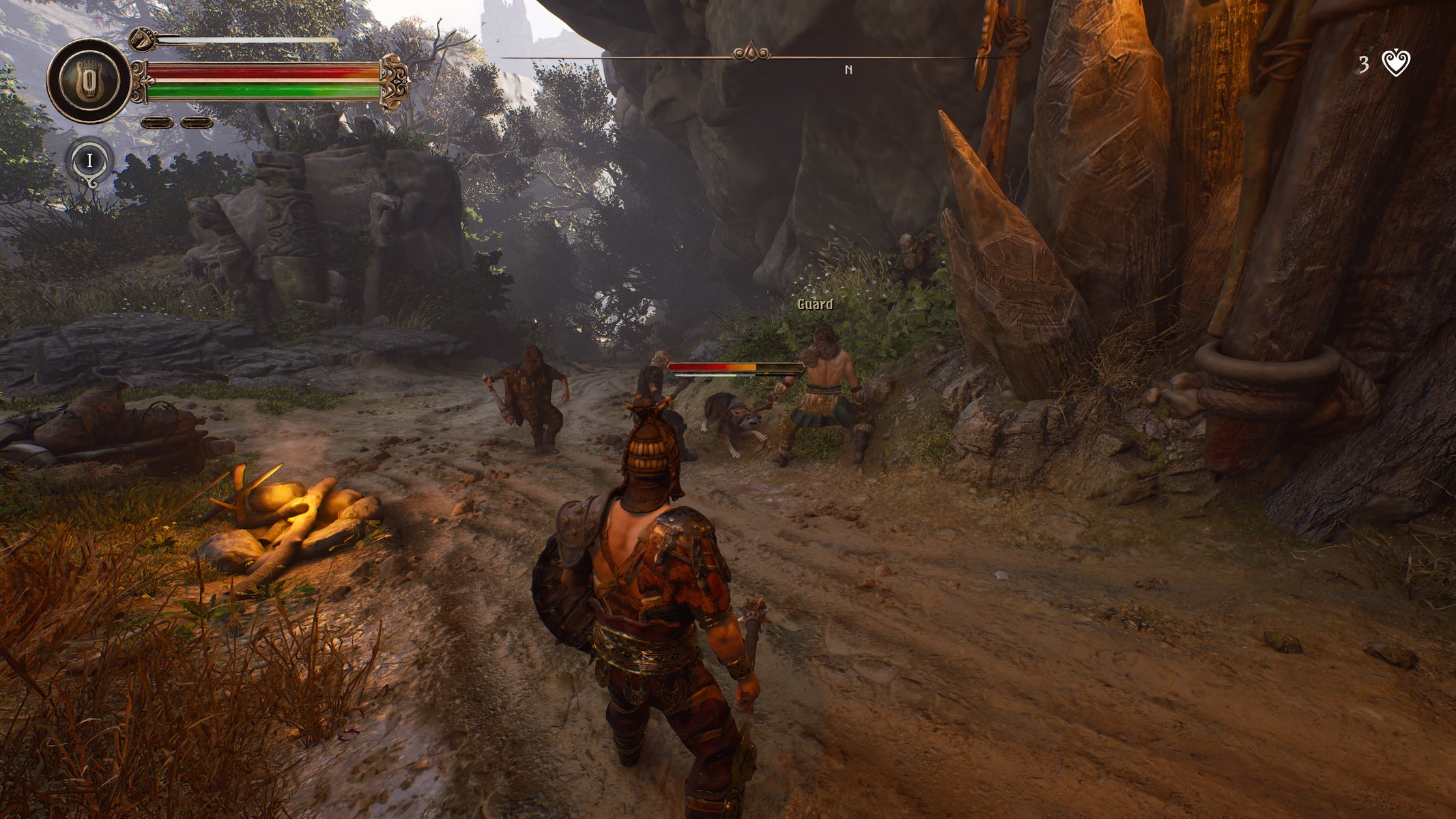Click the heart icon next to the 3

(1395, 63)
